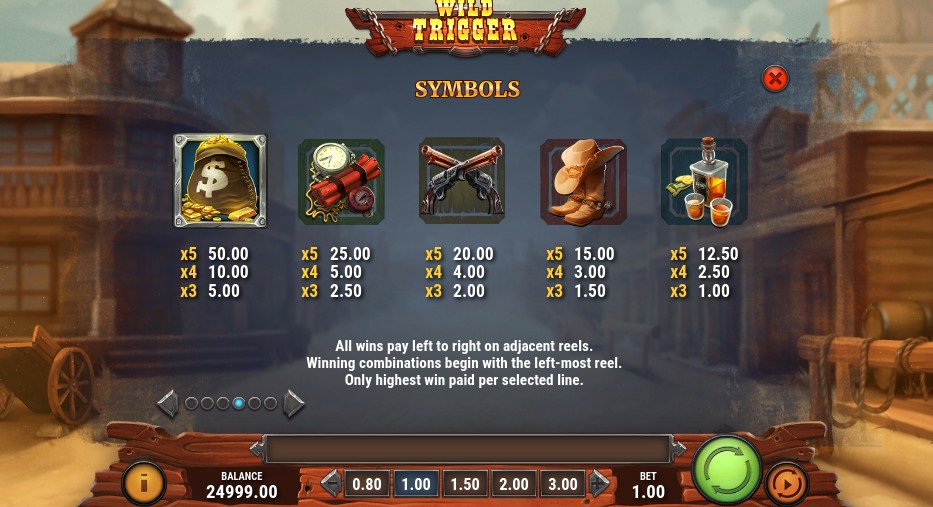Open the info button with the 'i' icon

click(x=144, y=484)
